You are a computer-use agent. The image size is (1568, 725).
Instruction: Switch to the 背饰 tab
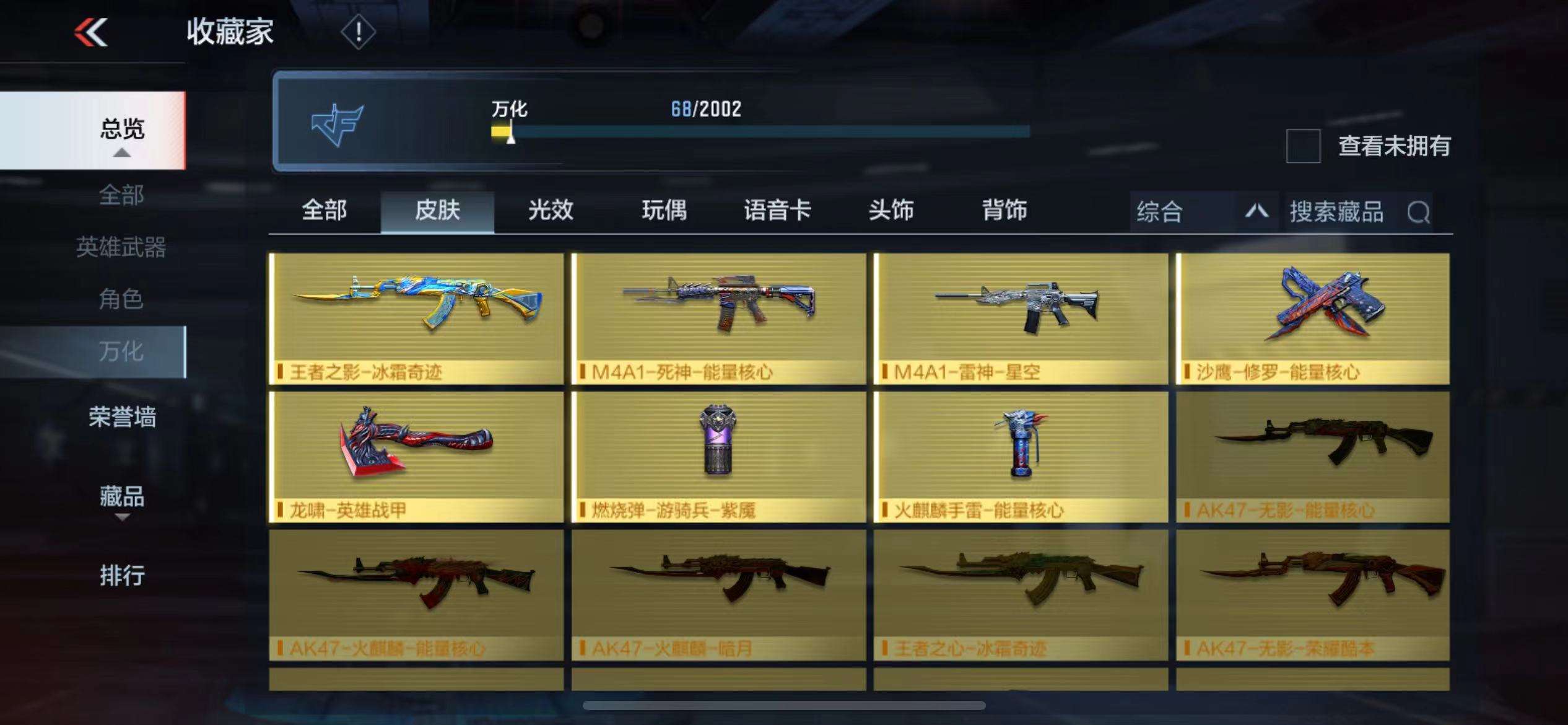point(1004,211)
